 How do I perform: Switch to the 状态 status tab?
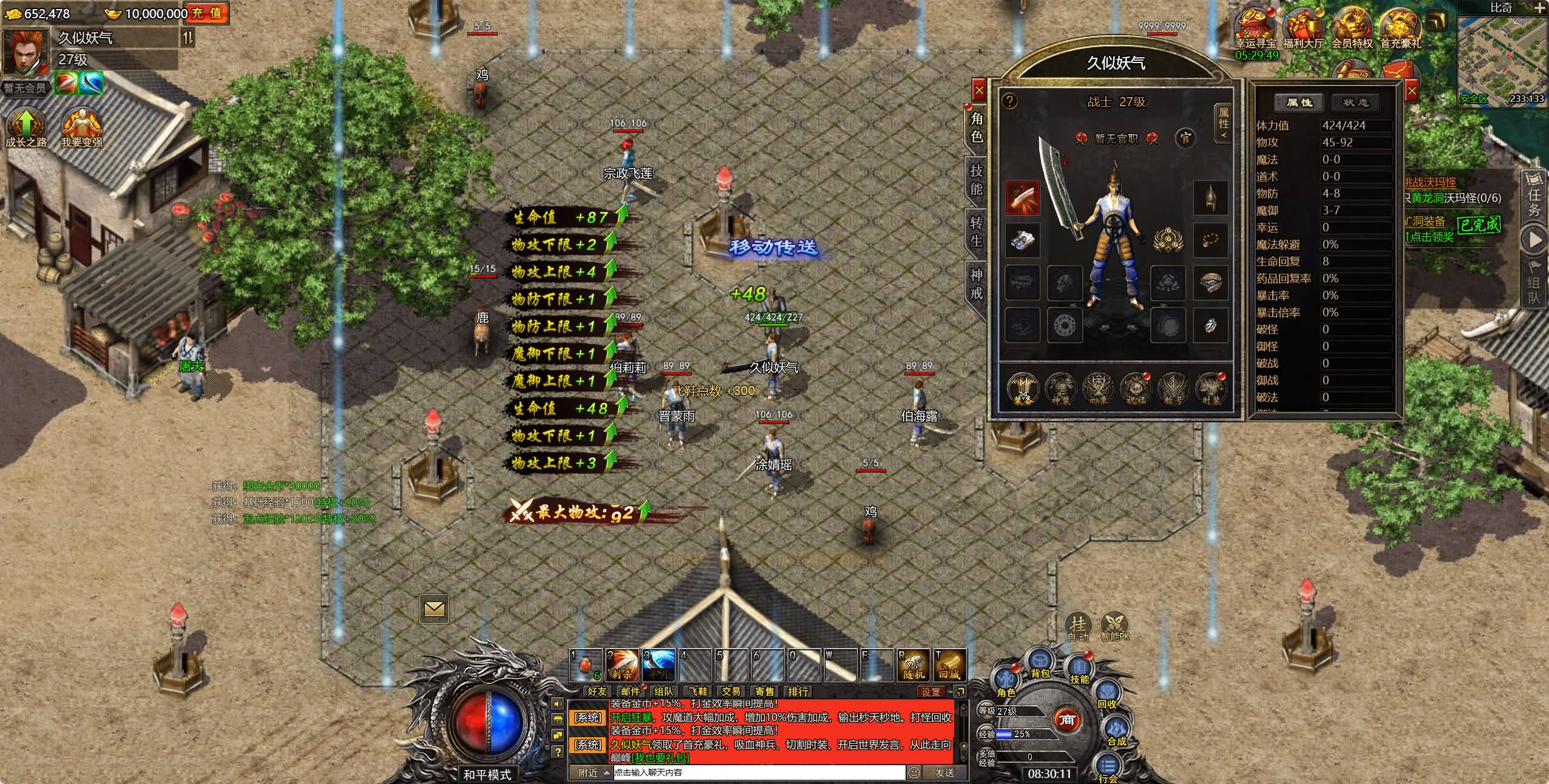click(x=1355, y=103)
